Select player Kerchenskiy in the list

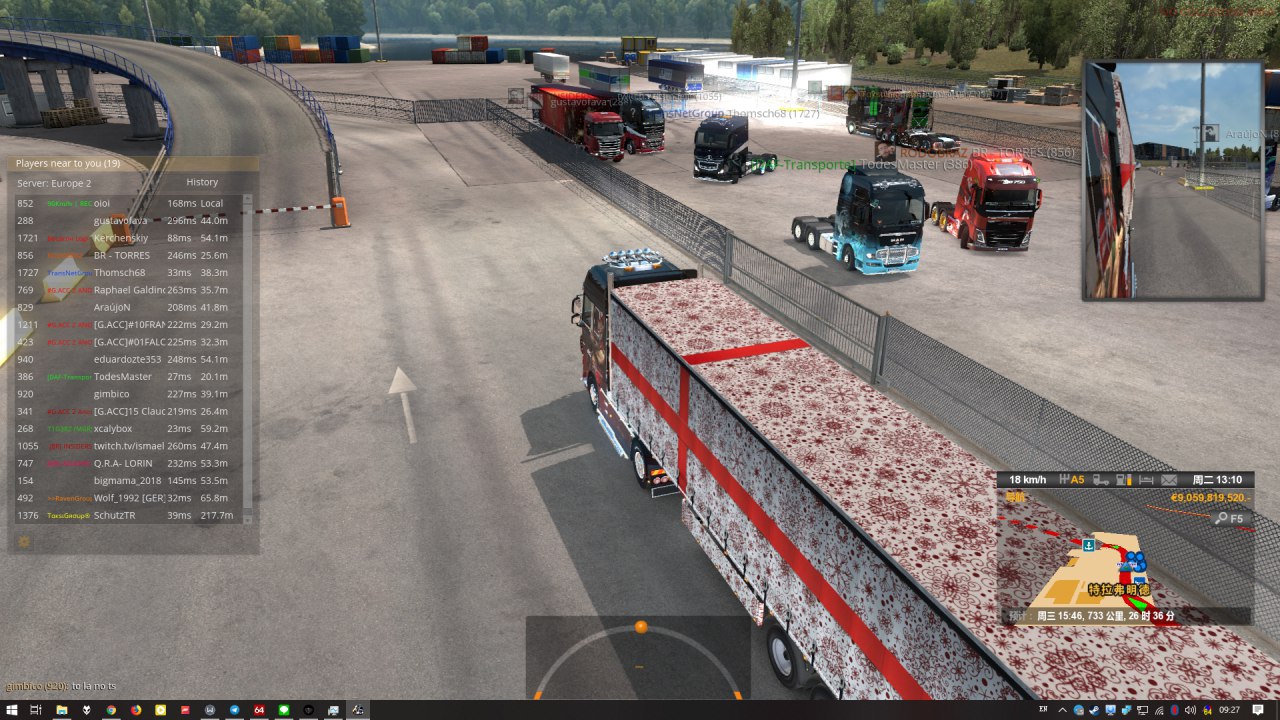121,238
